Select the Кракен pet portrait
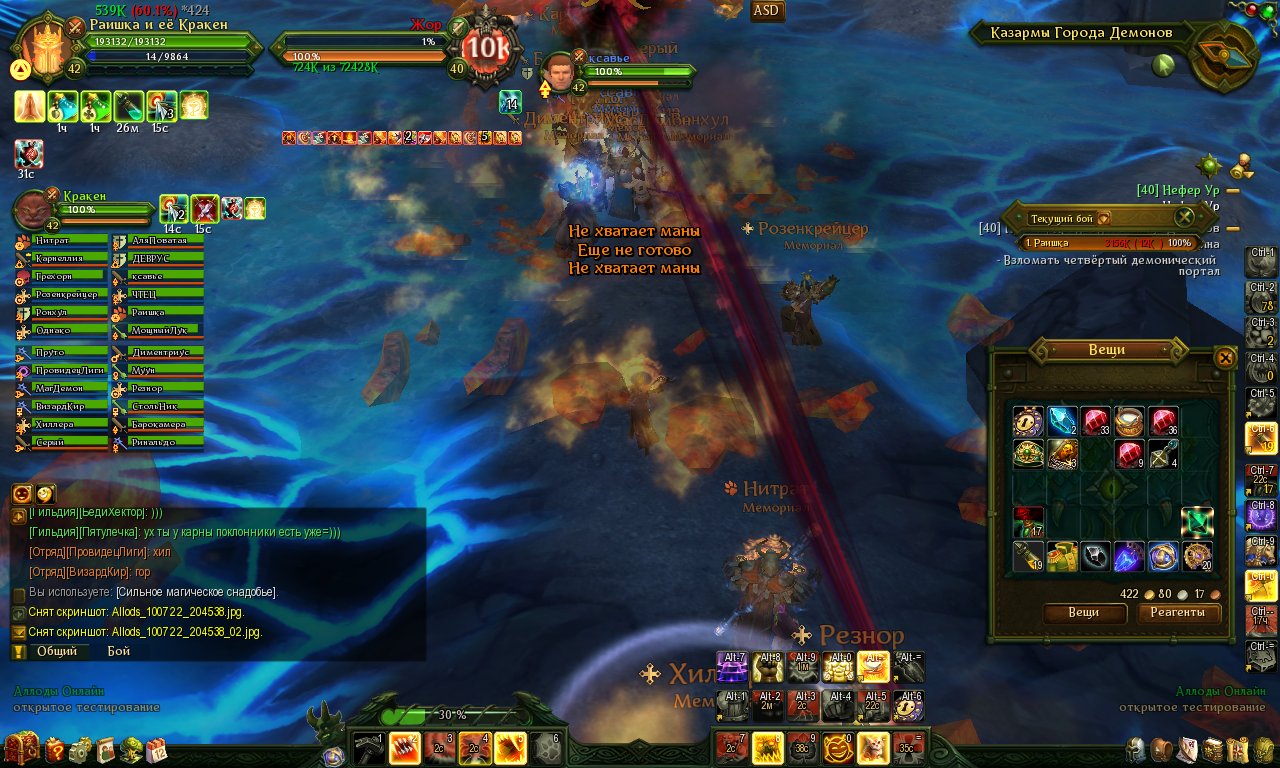This screenshot has width=1280, height=768. tap(36, 212)
